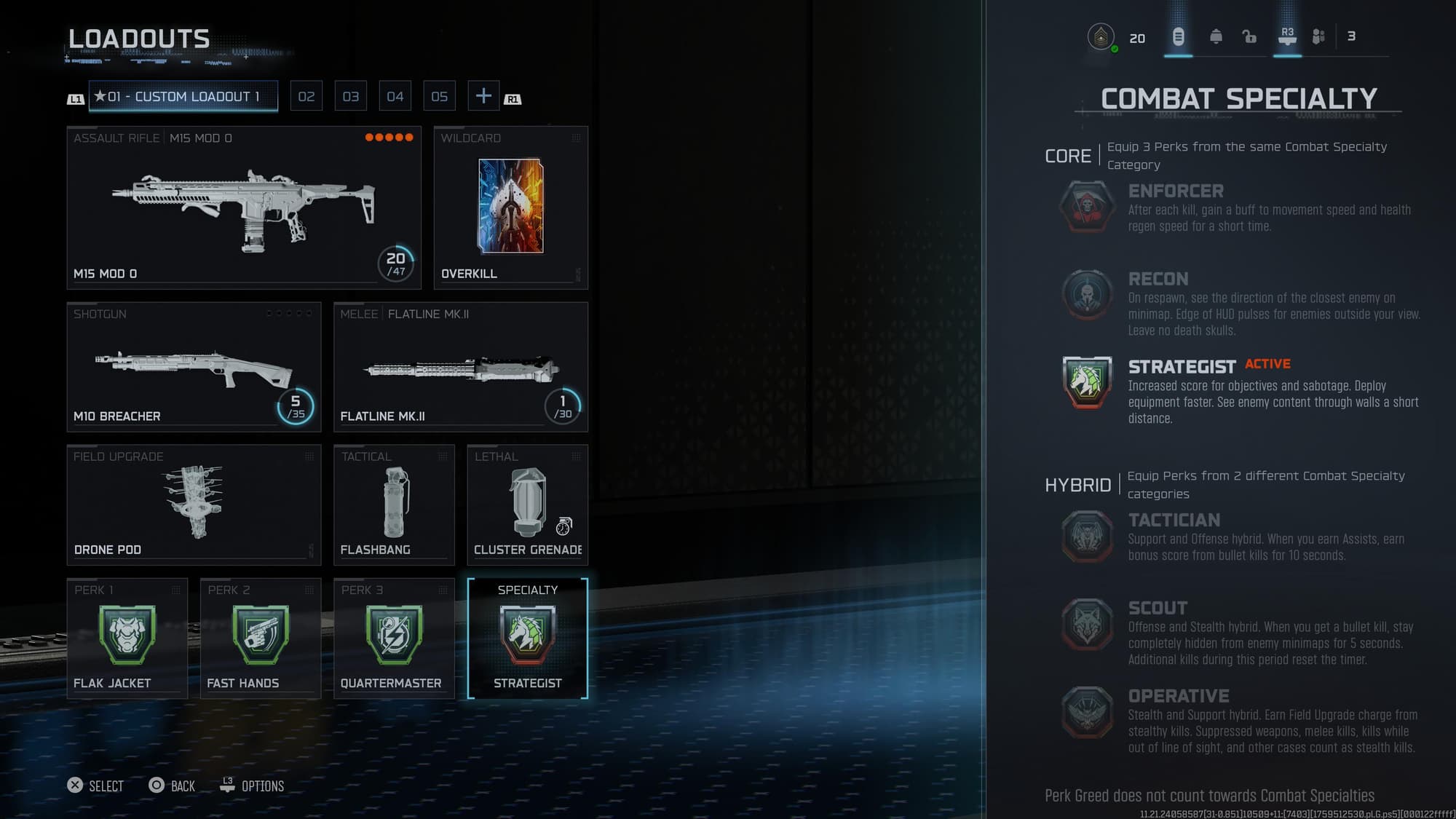Click the unlocks padlock icon in top bar

point(1249,36)
